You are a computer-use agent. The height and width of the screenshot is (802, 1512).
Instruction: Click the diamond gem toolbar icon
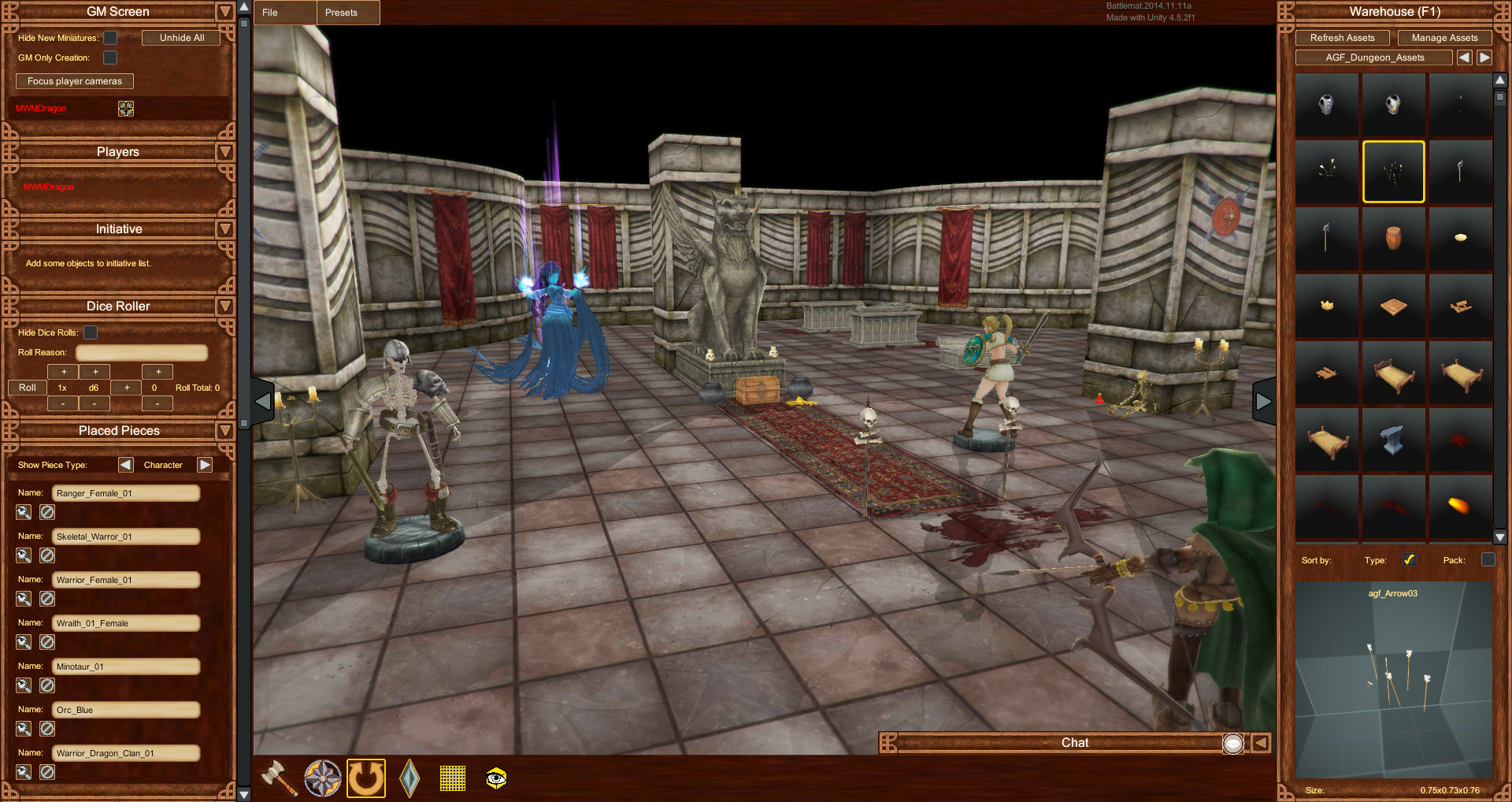point(409,778)
